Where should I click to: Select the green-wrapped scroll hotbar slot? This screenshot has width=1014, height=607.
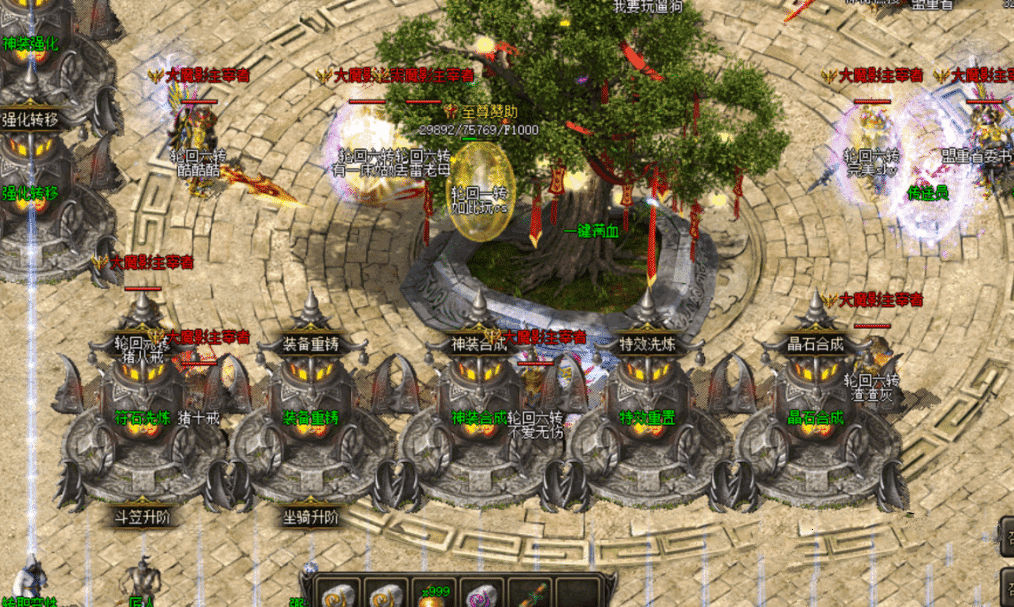pyautogui.click(x=531, y=596)
